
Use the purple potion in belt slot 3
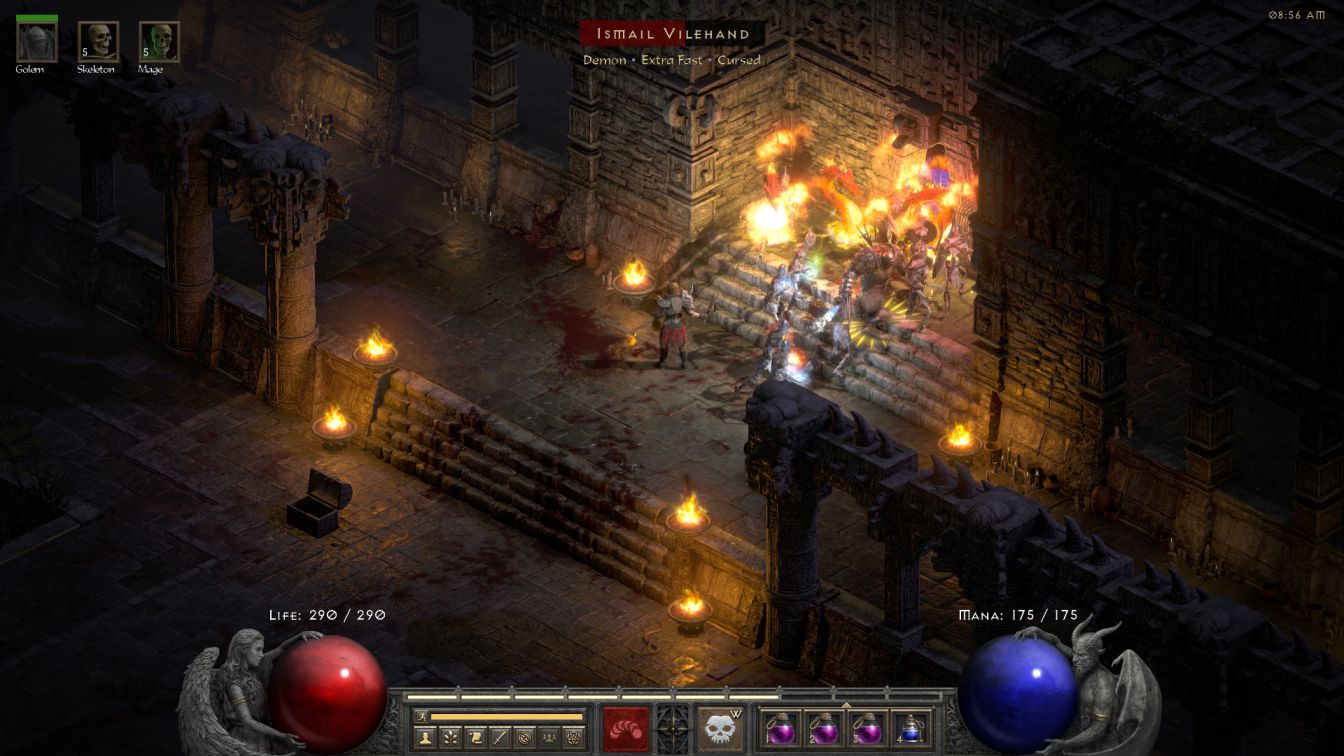pyautogui.click(x=866, y=729)
